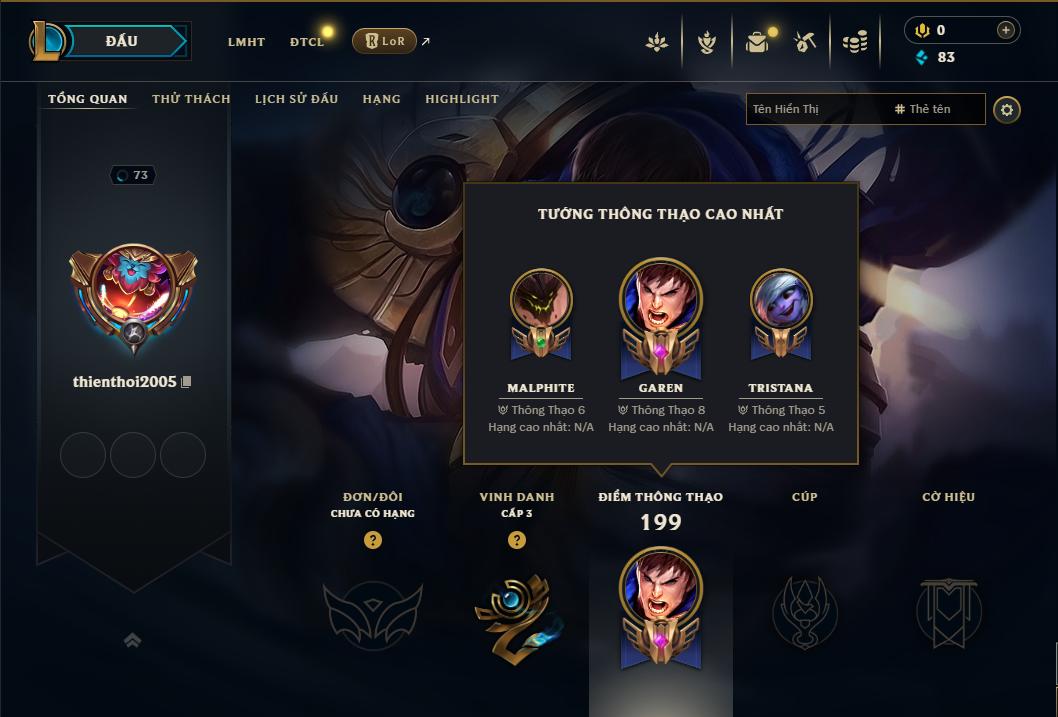Switch to the THỬ THÁCH tab
The width and height of the screenshot is (1058, 717).
(x=191, y=99)
